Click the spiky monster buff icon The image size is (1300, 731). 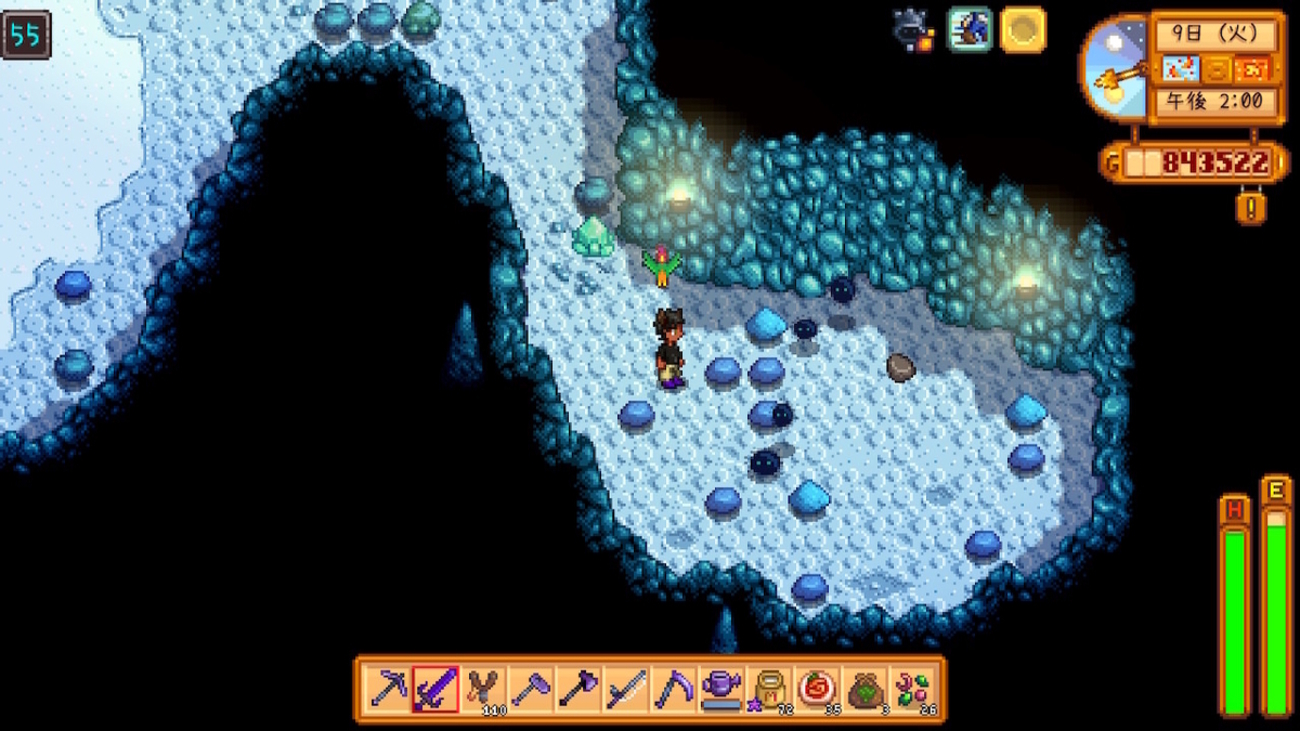(914, 30)
